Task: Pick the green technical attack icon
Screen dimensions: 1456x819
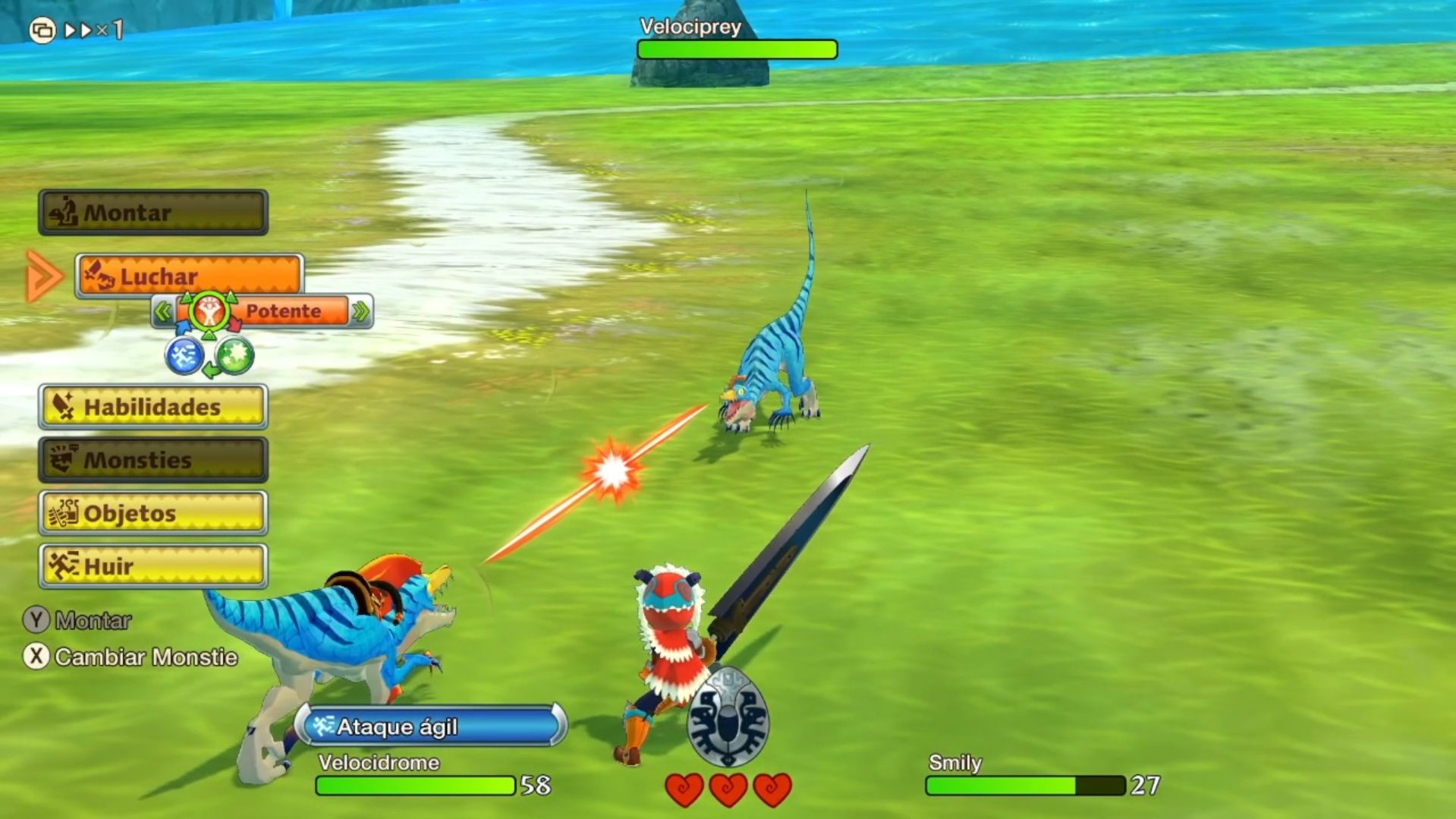Action: tap(234, 355)
